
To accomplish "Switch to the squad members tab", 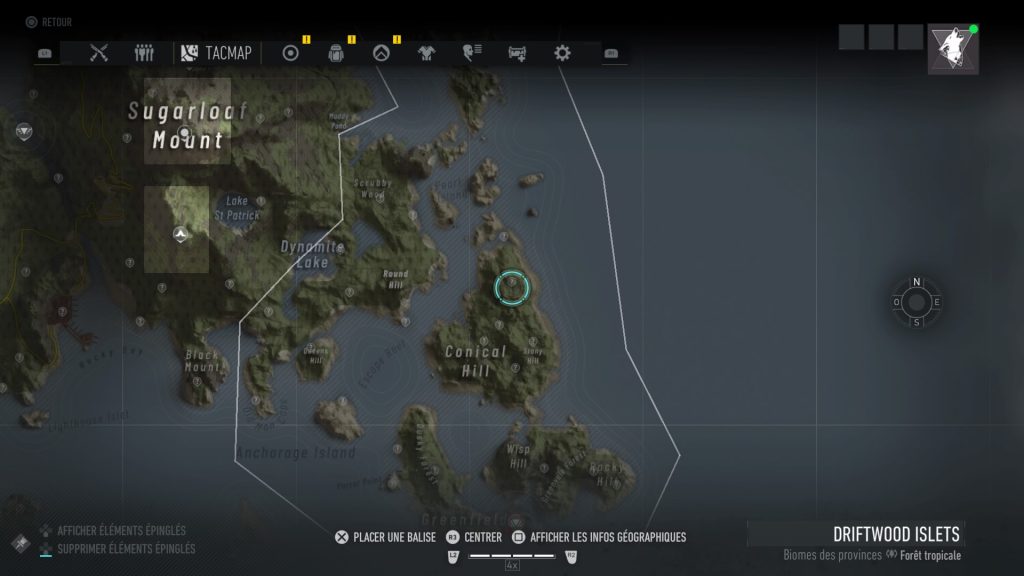I will [144, 53].
